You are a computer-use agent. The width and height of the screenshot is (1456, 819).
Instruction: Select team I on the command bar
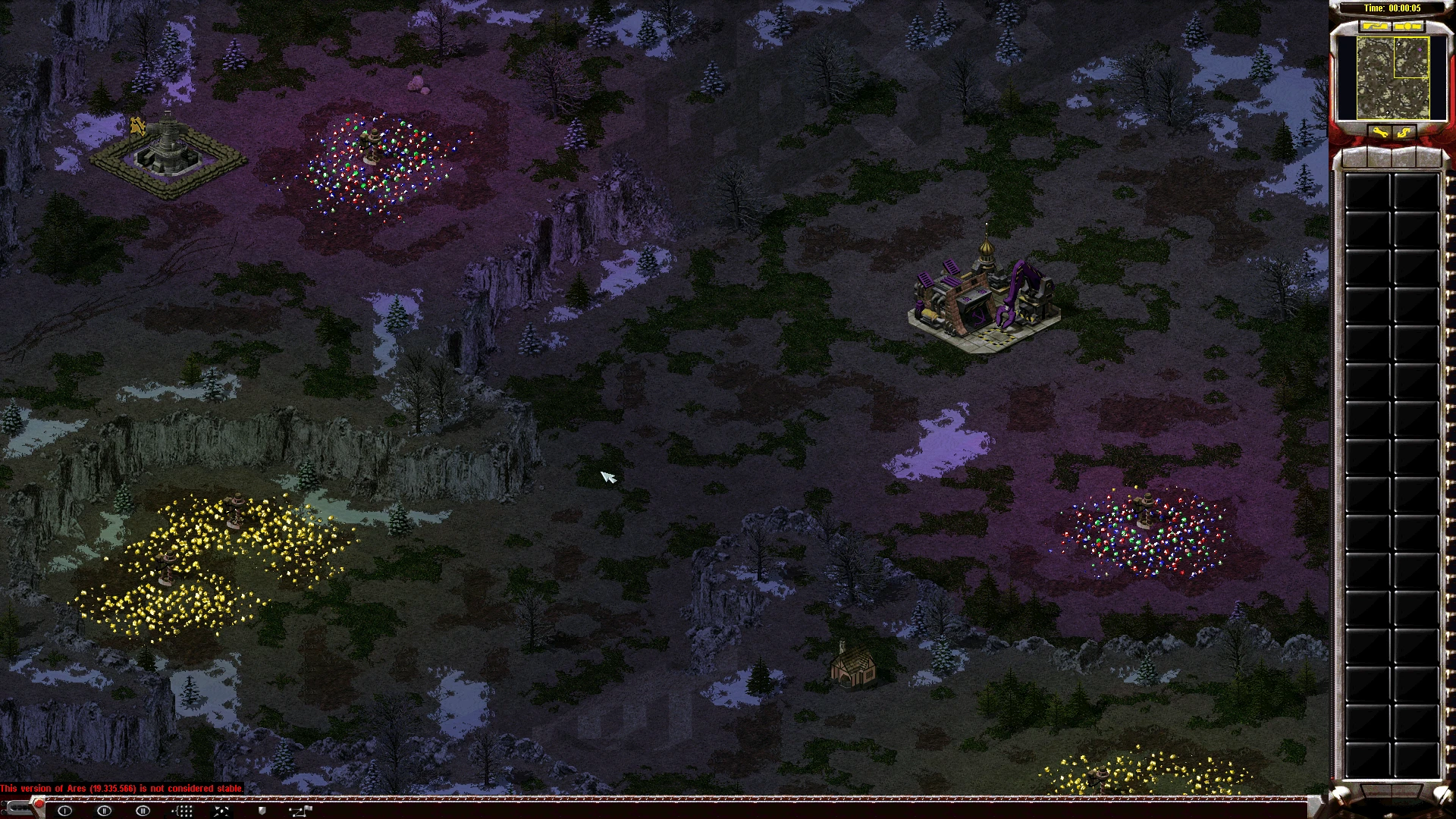coord(65,811)
